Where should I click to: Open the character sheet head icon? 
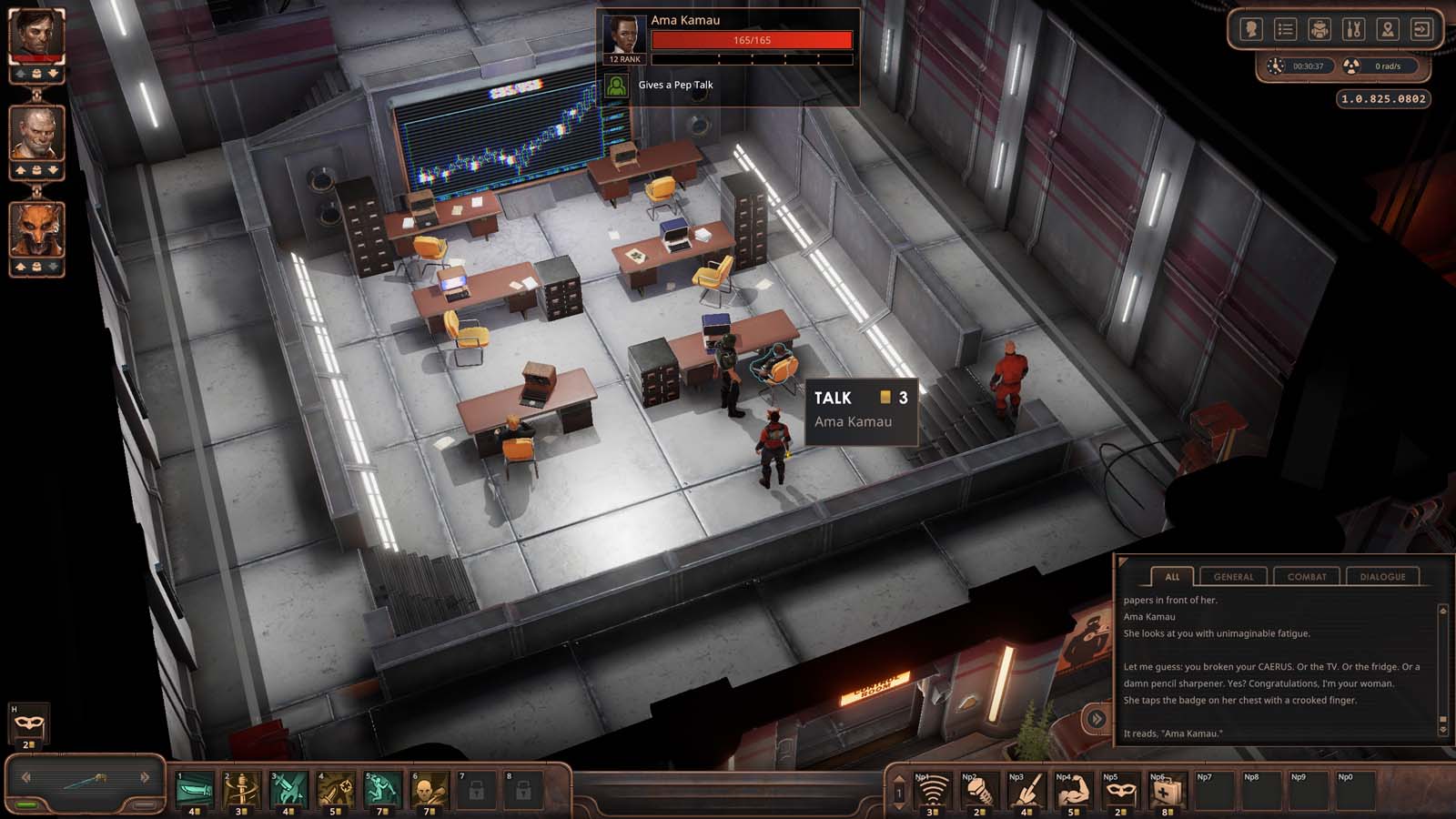[x=1251, y=30]
